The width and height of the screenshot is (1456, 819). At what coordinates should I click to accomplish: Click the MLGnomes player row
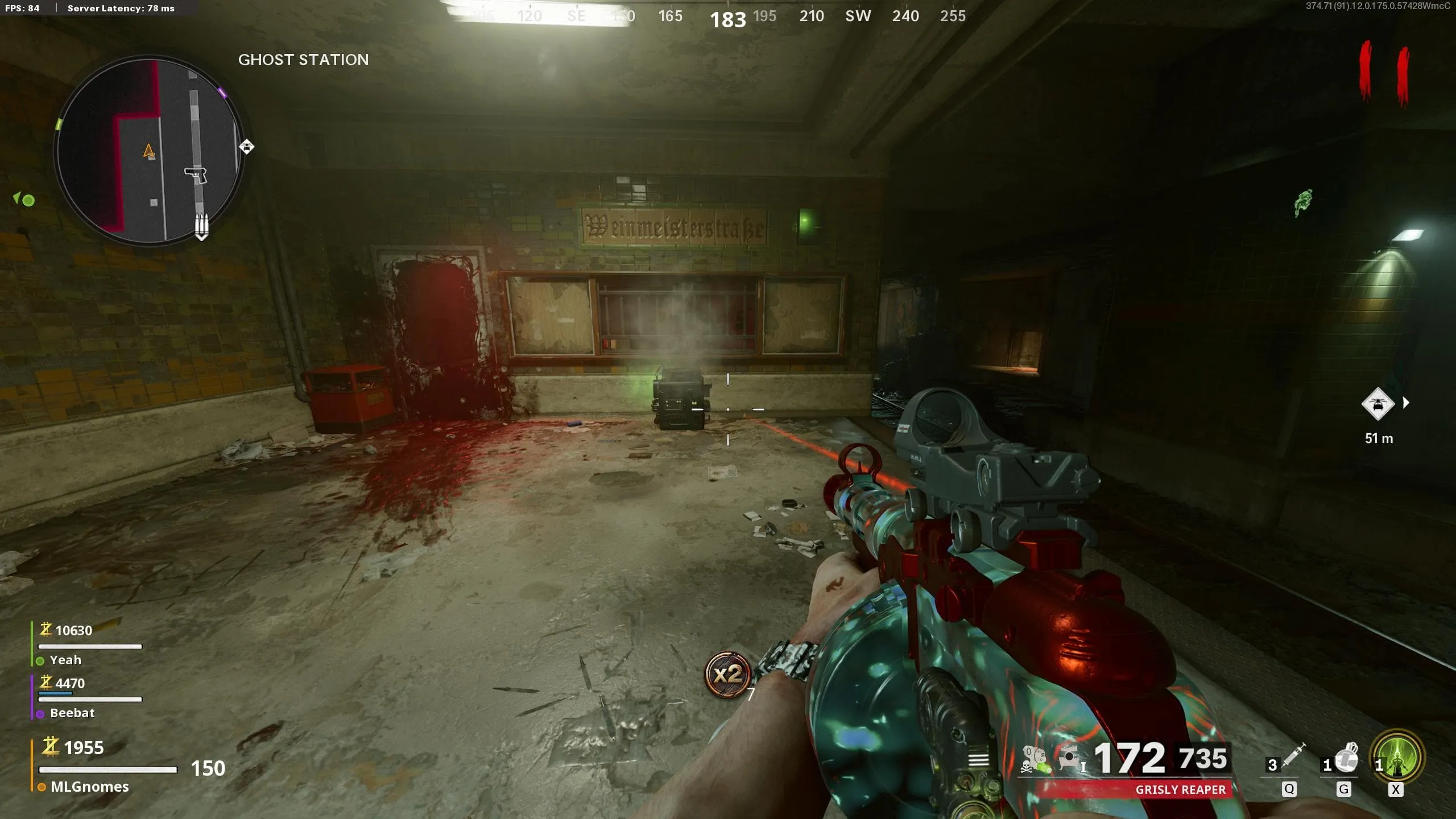pos(89,787)
